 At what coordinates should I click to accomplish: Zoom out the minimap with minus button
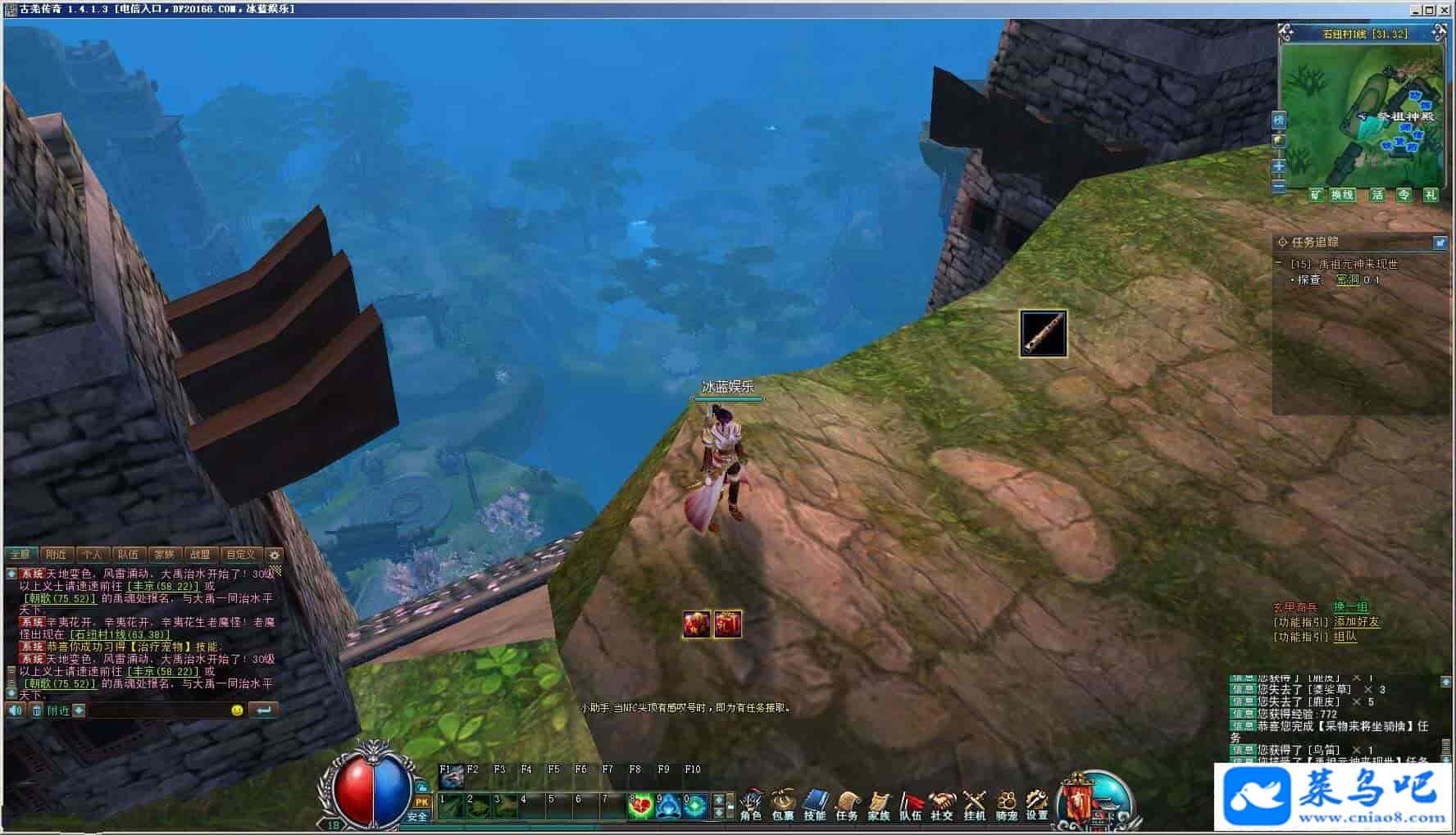1279,186
